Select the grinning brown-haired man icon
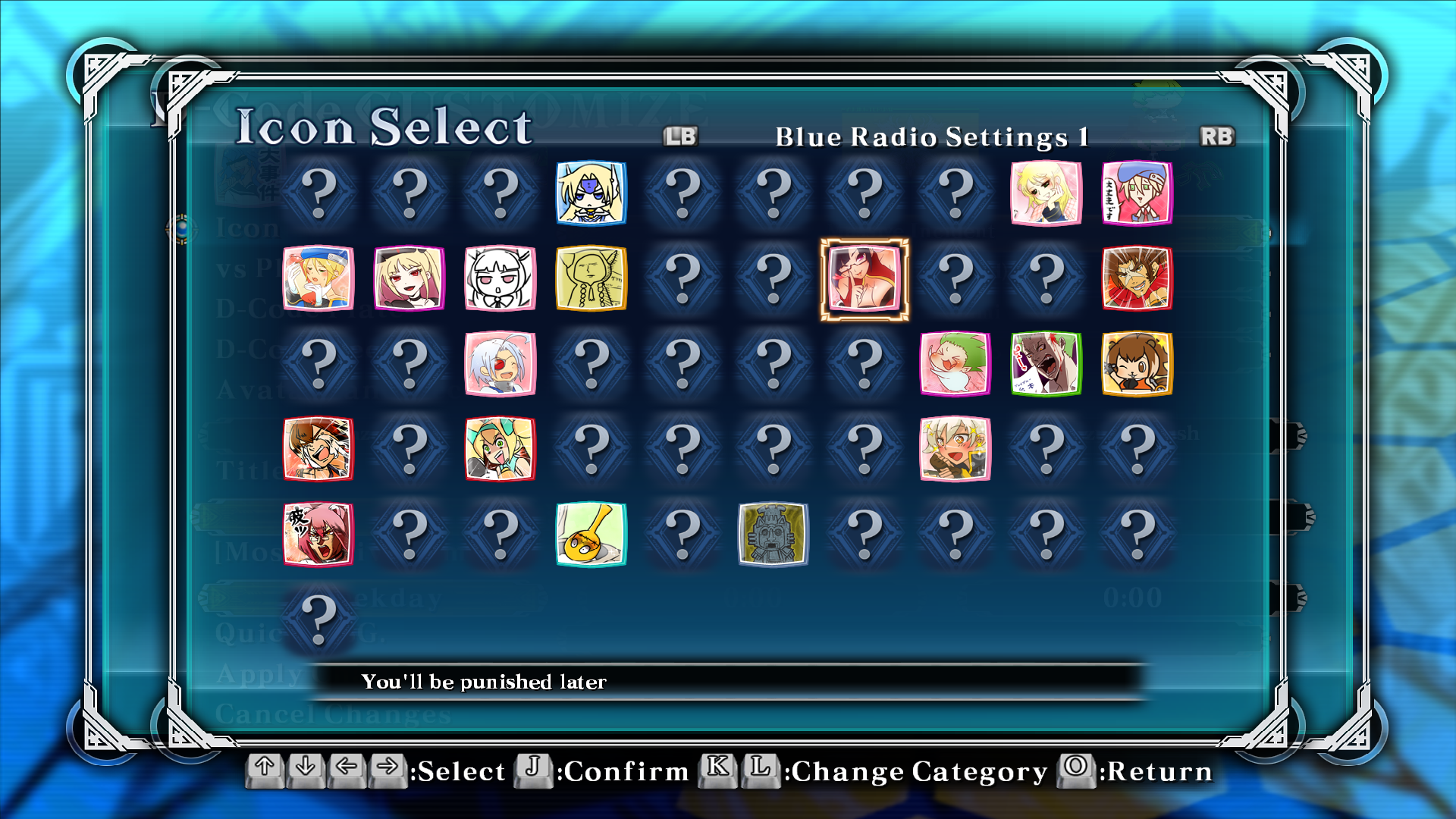The image size is (1456, 819). (x=1137, y=278)
